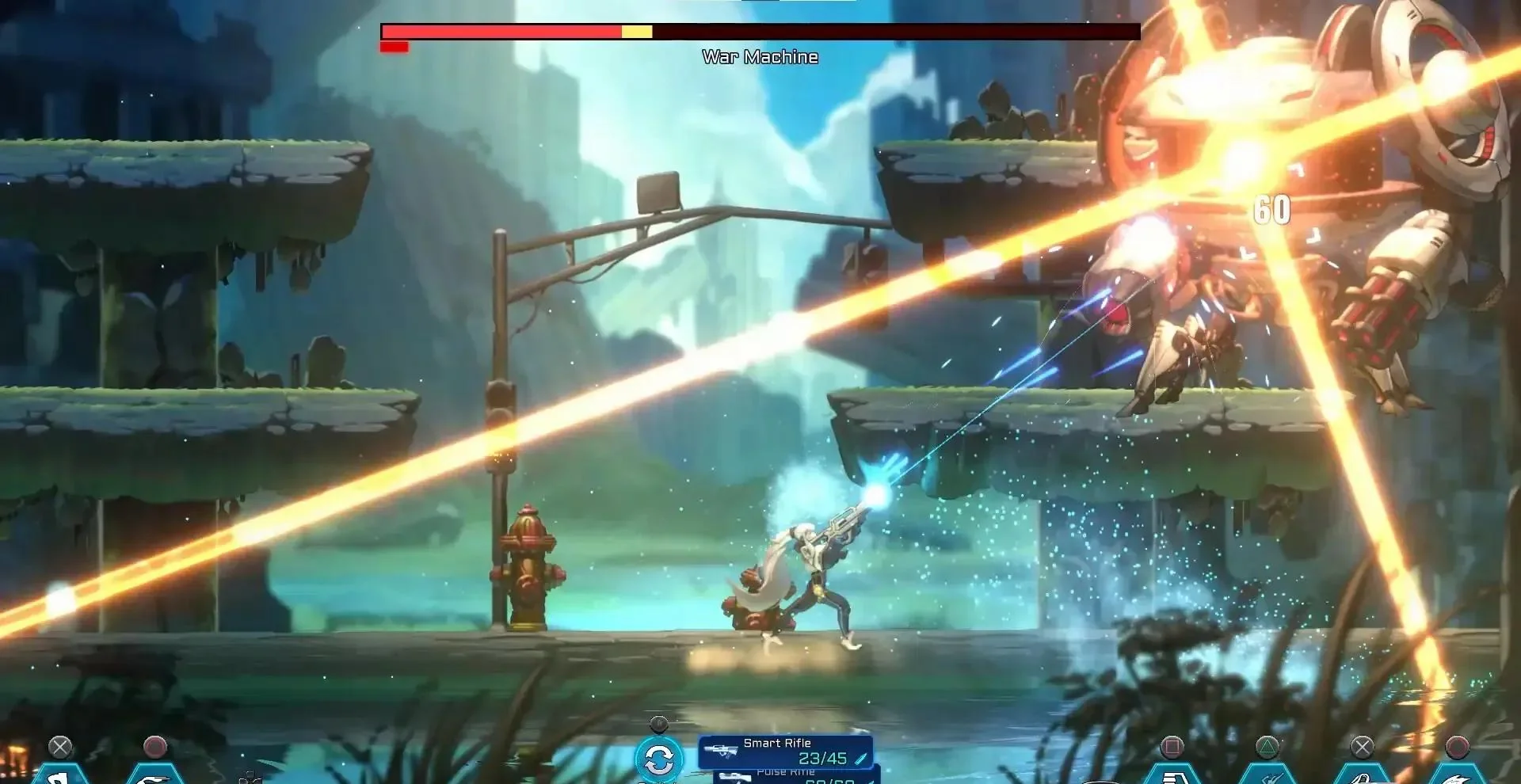Select the Smart Rifle weapon panel

(785, 752)
